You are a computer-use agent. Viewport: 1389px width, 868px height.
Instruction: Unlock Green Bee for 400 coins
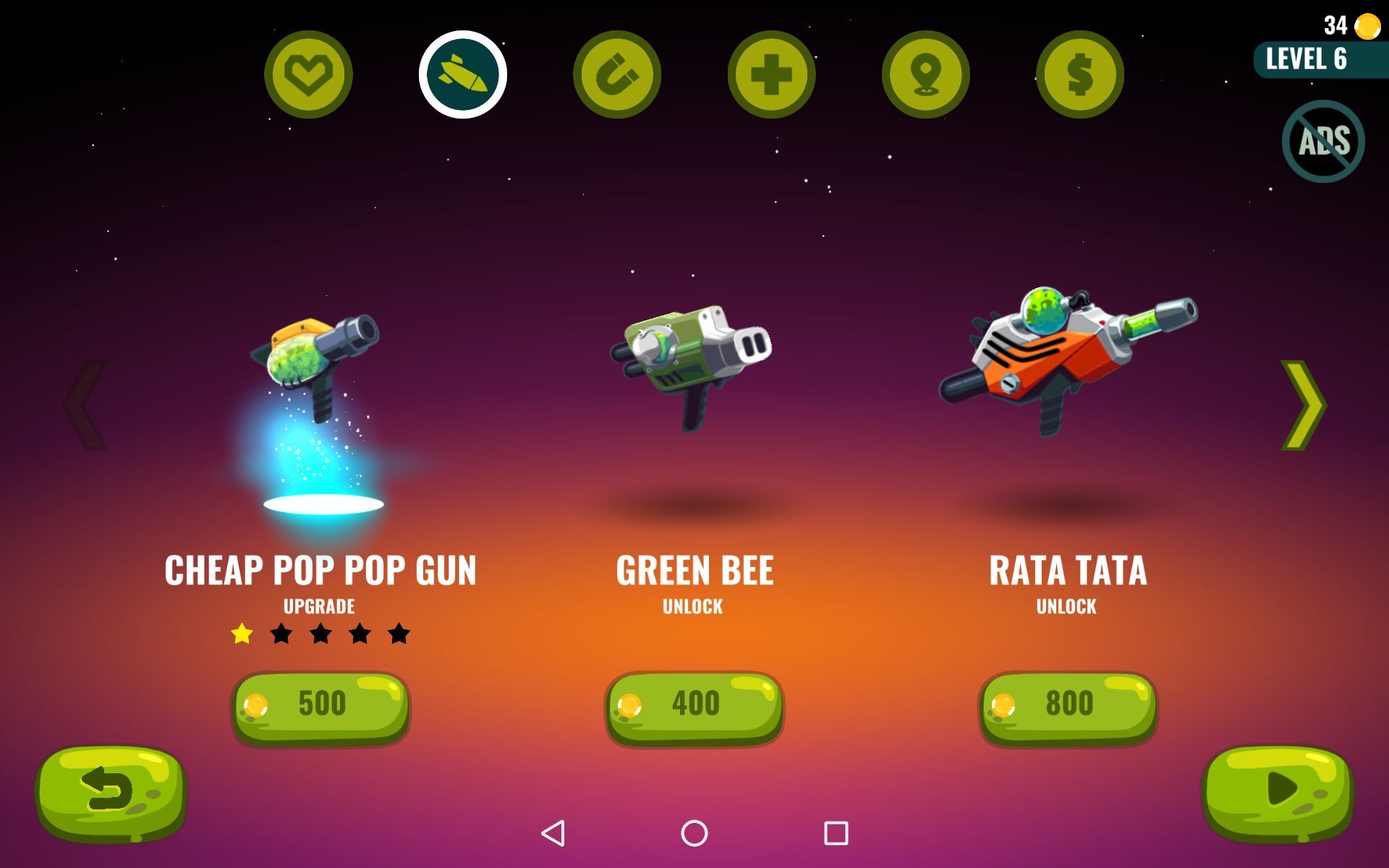coord(694,706)
